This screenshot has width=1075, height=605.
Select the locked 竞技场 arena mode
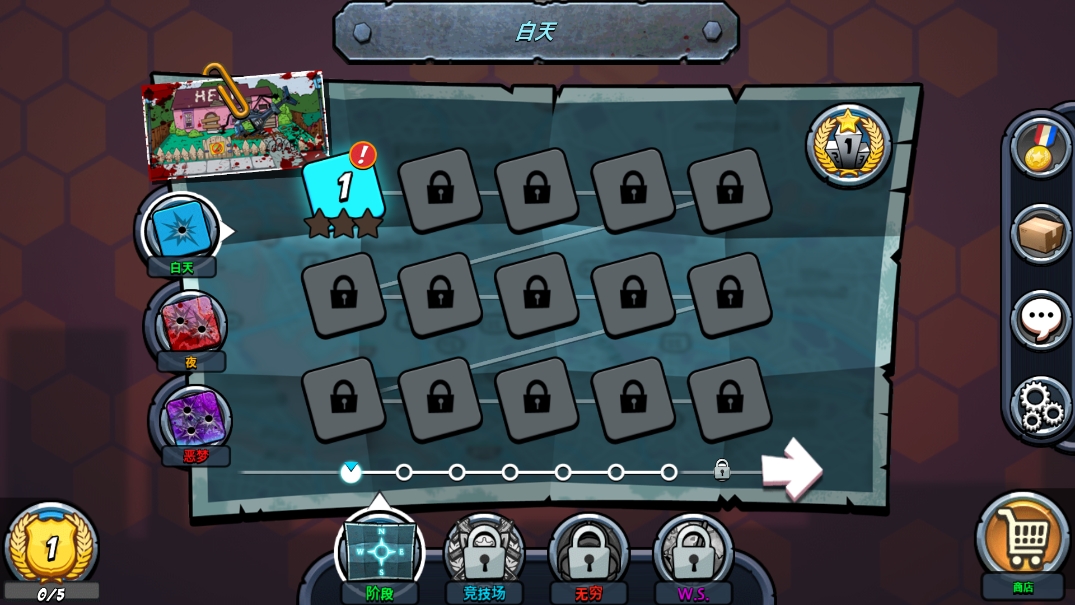coord(484,553)
